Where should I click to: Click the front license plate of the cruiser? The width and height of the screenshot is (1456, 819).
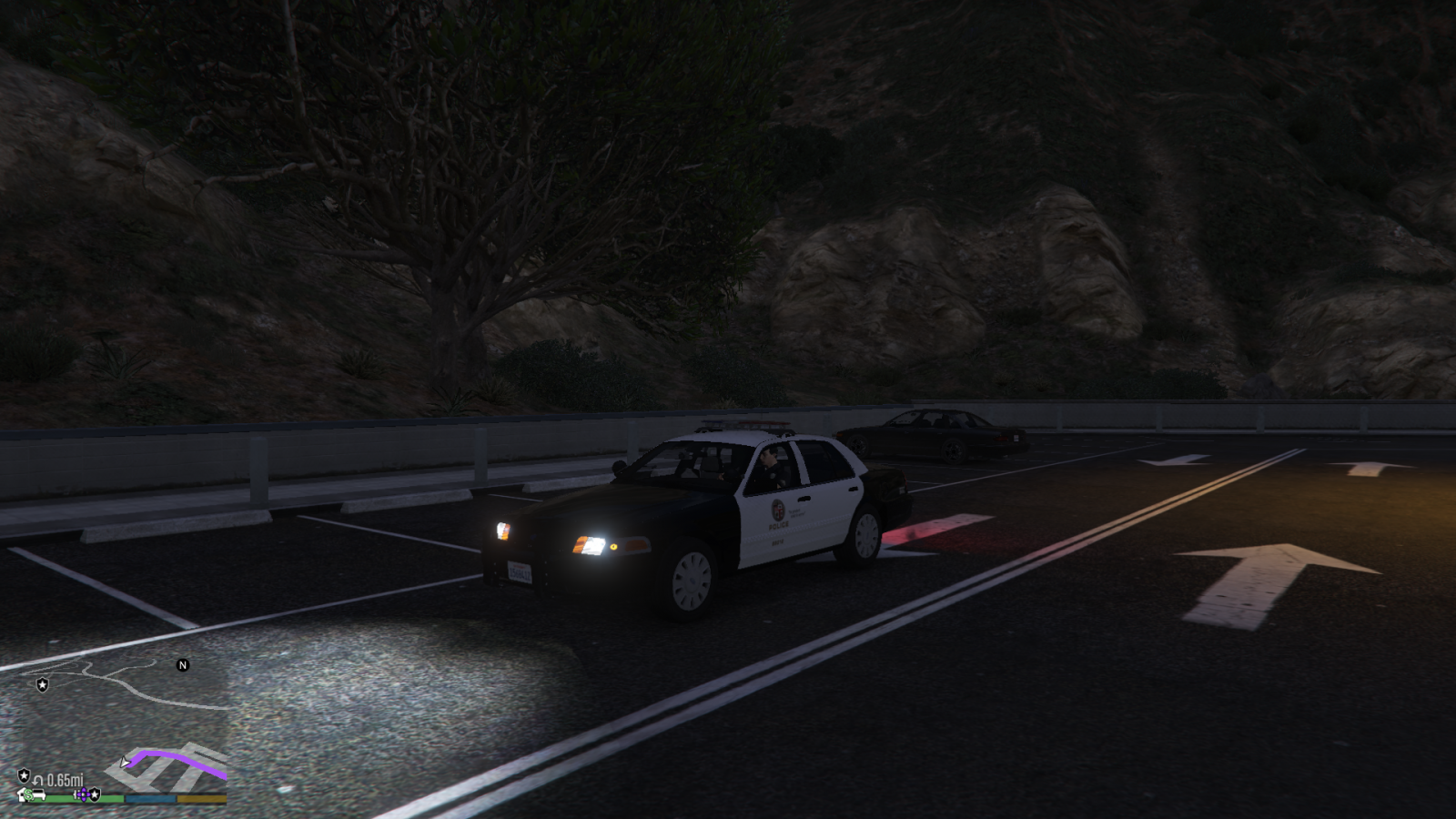pyautogui.click(x=519, y=572)
